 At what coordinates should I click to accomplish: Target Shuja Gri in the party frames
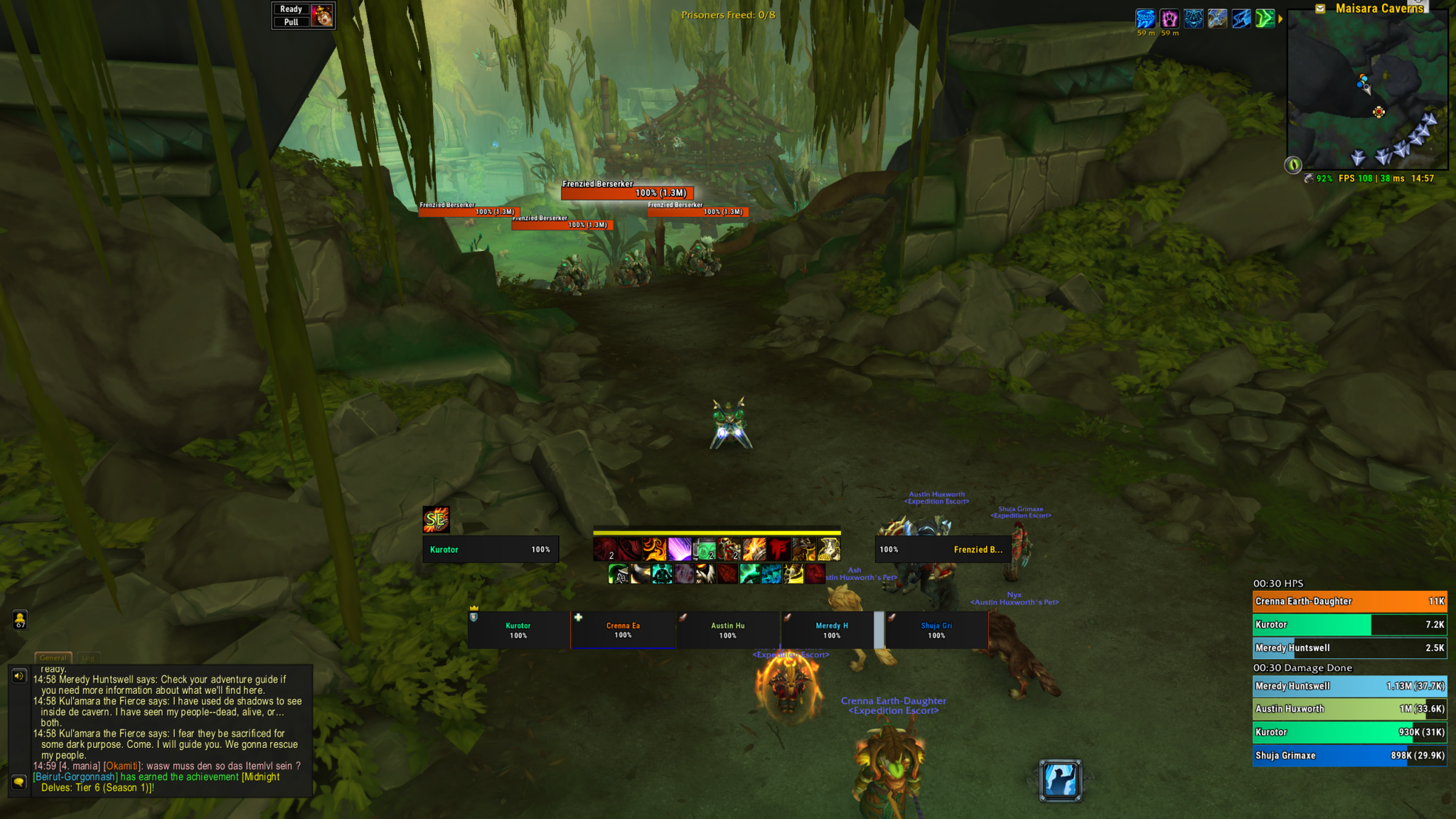936,630
